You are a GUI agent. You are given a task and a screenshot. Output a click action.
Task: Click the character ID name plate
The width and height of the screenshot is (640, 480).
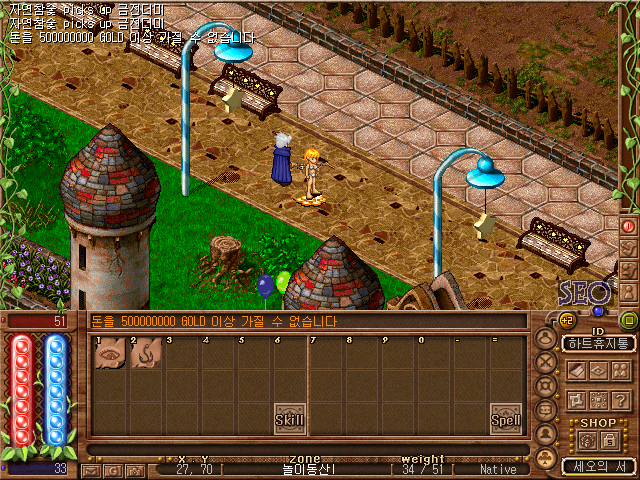click(x=599, y=342)
